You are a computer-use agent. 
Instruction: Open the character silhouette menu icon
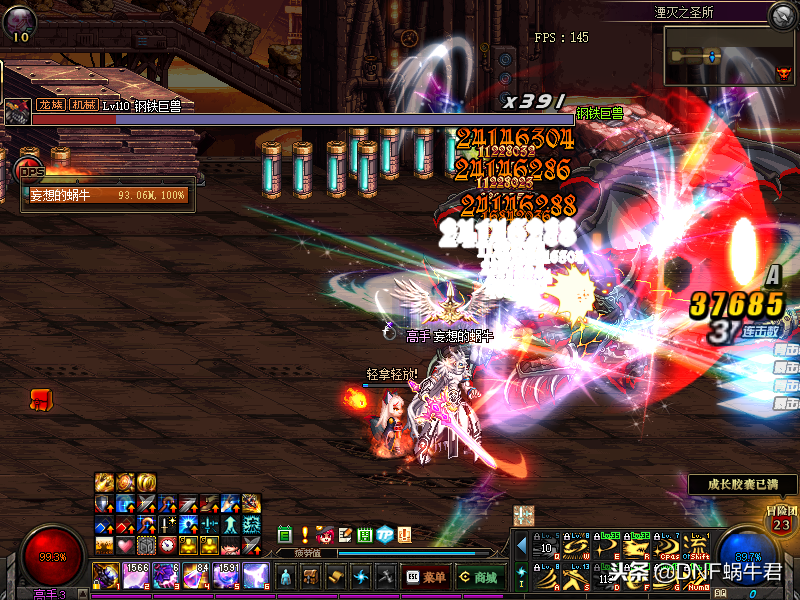286,577
